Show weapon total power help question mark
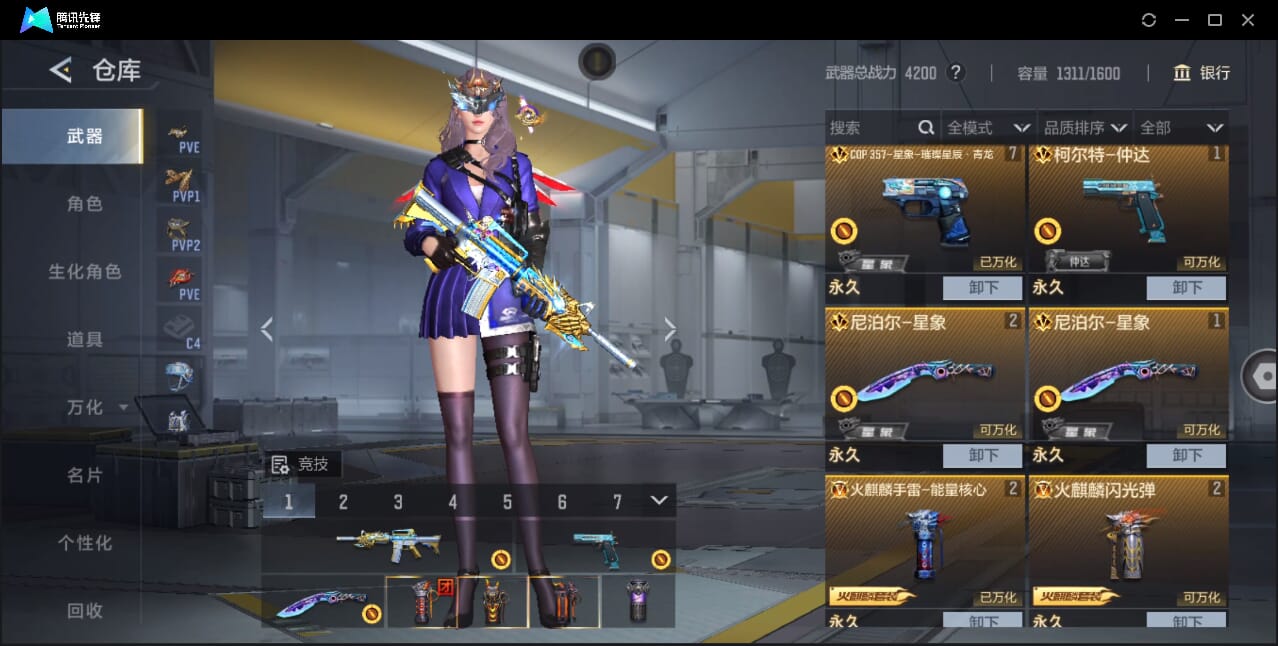 coord(956,73)
